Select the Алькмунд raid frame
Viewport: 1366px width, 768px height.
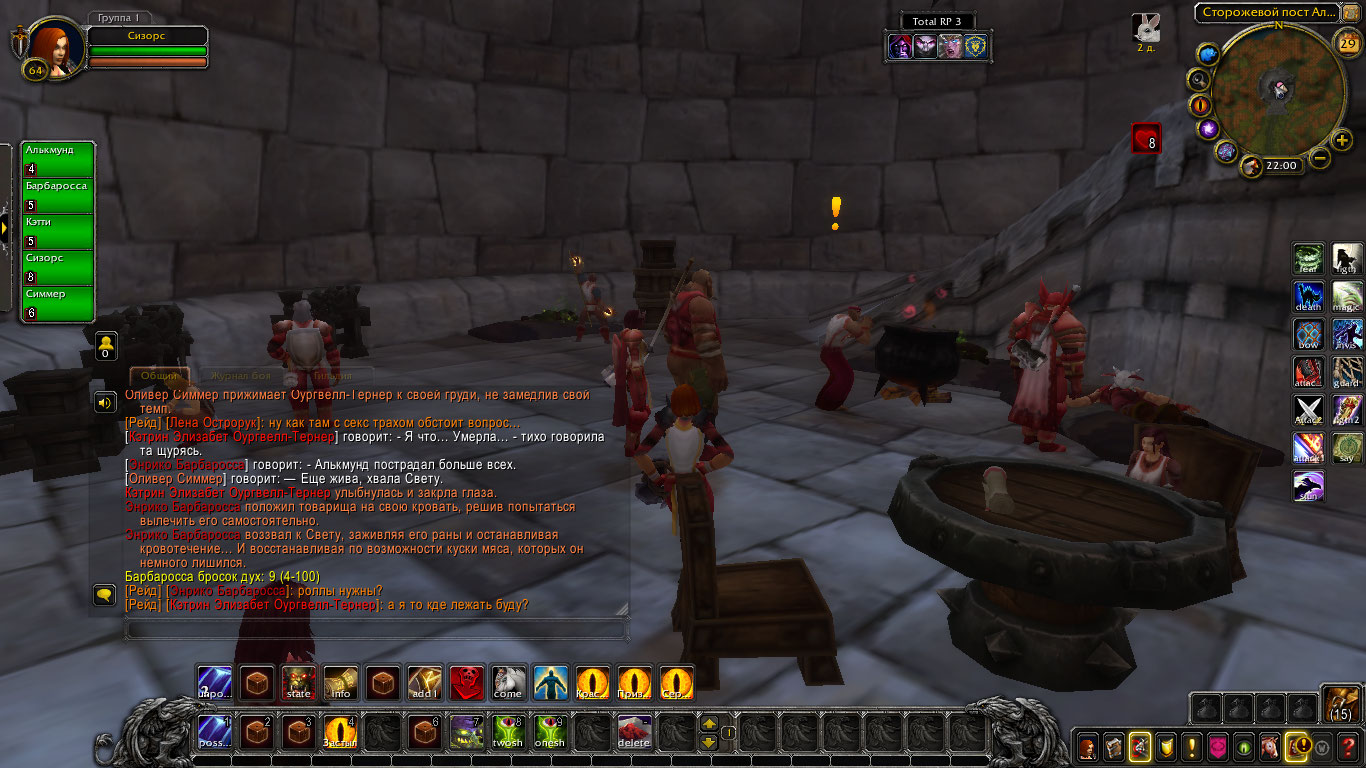(58, 159)
